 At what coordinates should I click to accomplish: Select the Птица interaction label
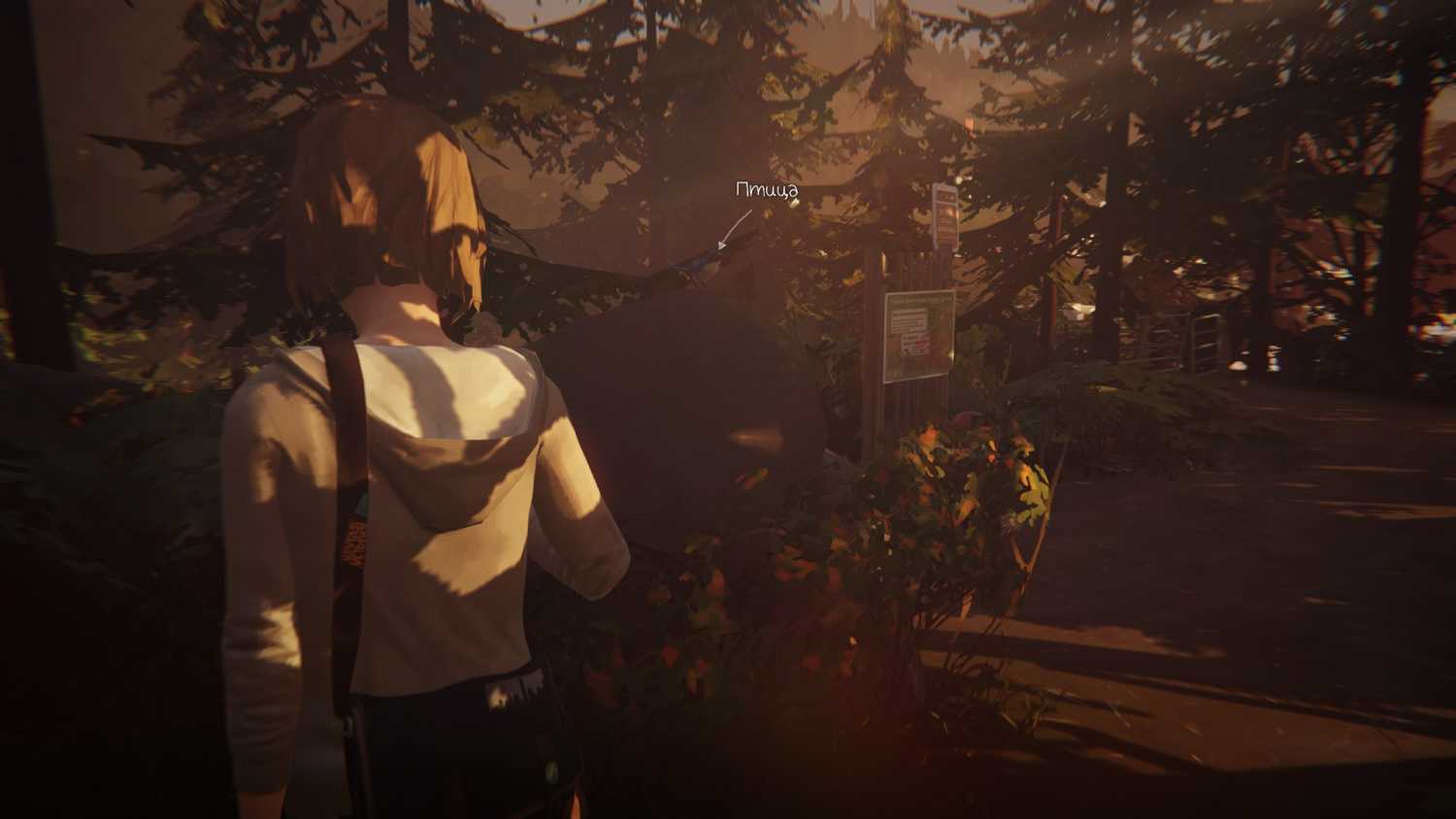(x=766, y=190)
